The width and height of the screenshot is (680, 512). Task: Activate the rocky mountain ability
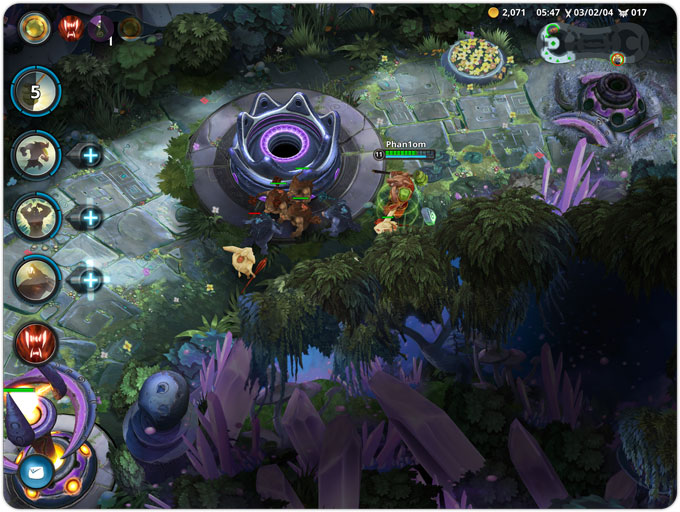(x=36, y=278)
